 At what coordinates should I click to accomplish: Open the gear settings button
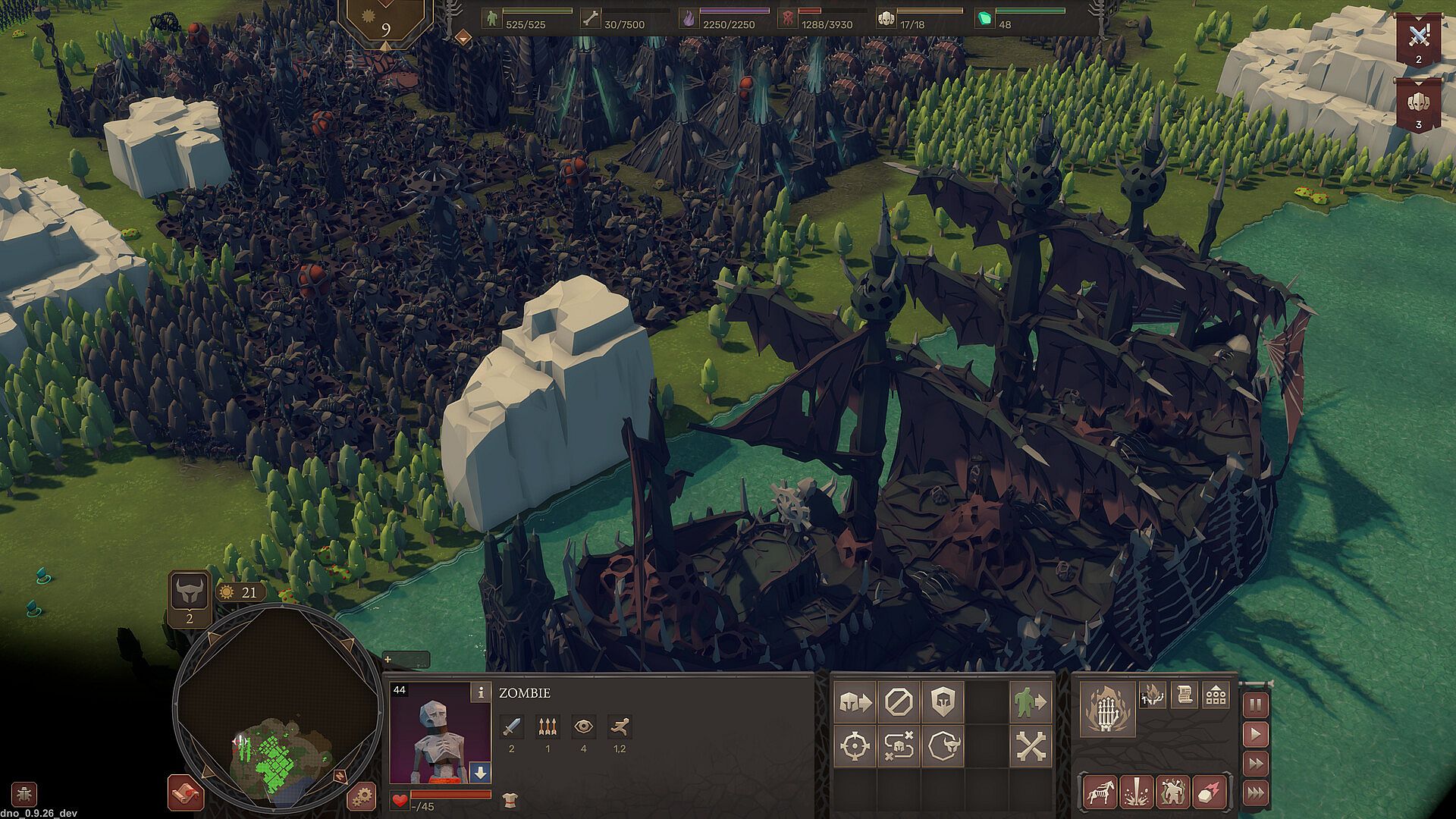361,796
